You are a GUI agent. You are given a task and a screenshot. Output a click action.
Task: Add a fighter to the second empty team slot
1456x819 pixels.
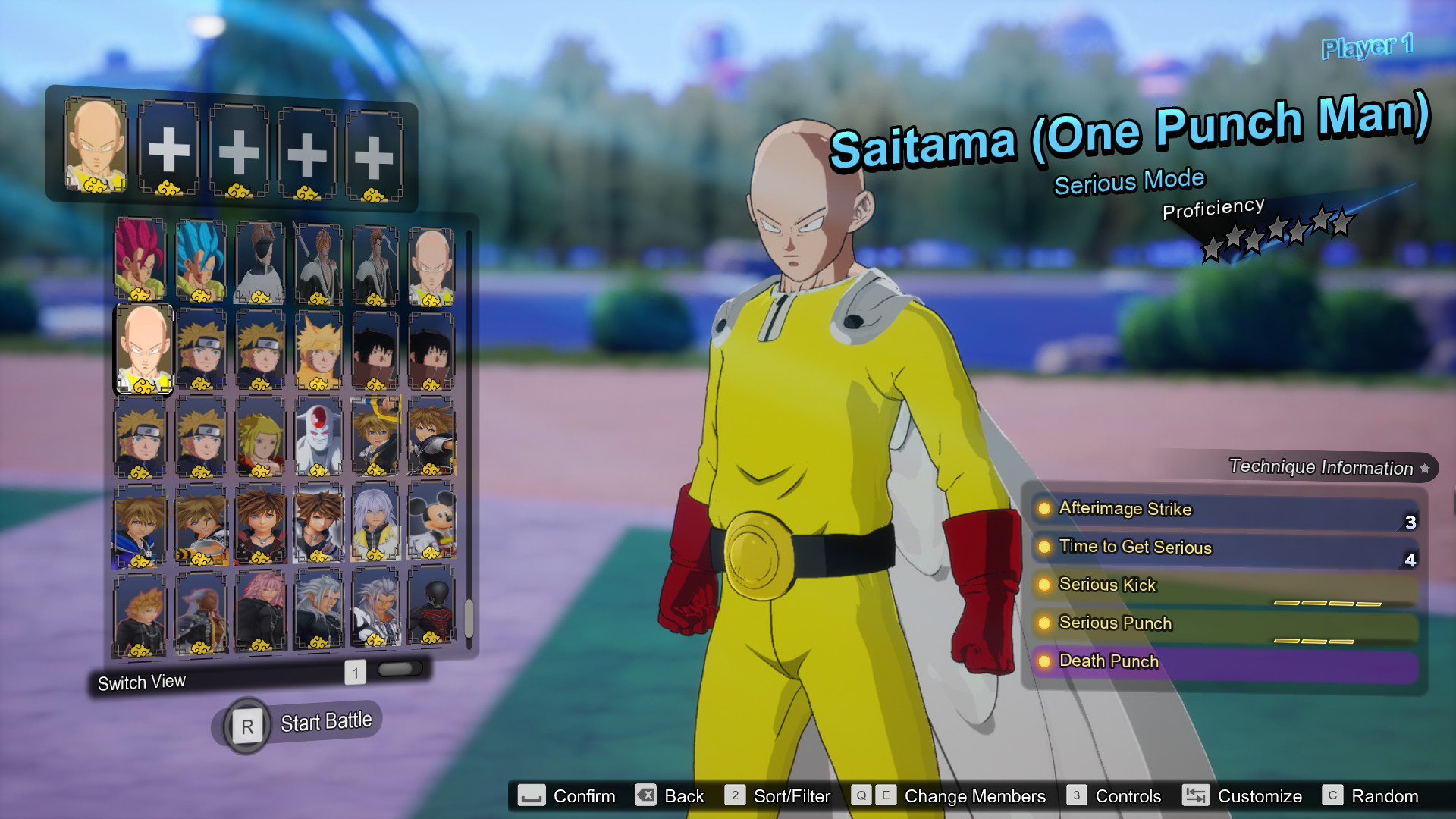168,148
